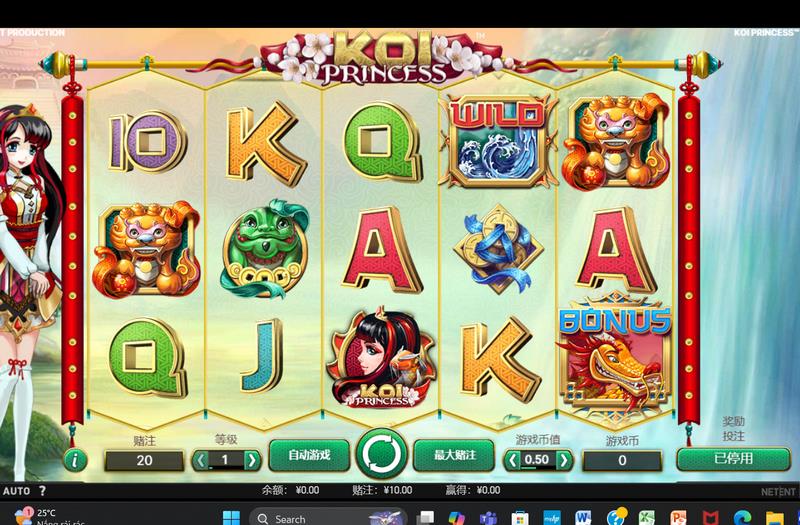Decrease the bet level (等级)

tap(200, 460)
